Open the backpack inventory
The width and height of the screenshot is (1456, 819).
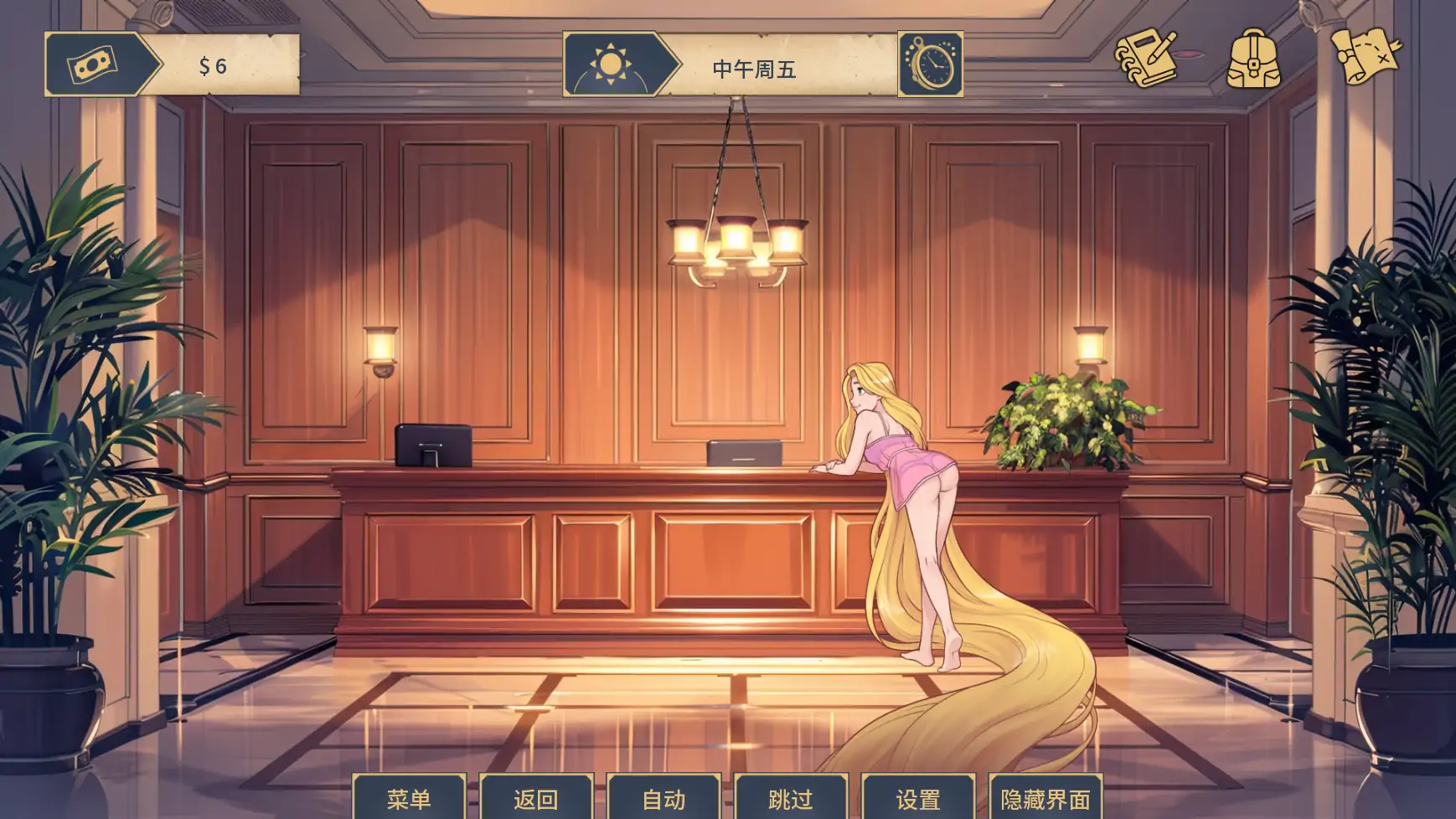tap(1253, 59)
